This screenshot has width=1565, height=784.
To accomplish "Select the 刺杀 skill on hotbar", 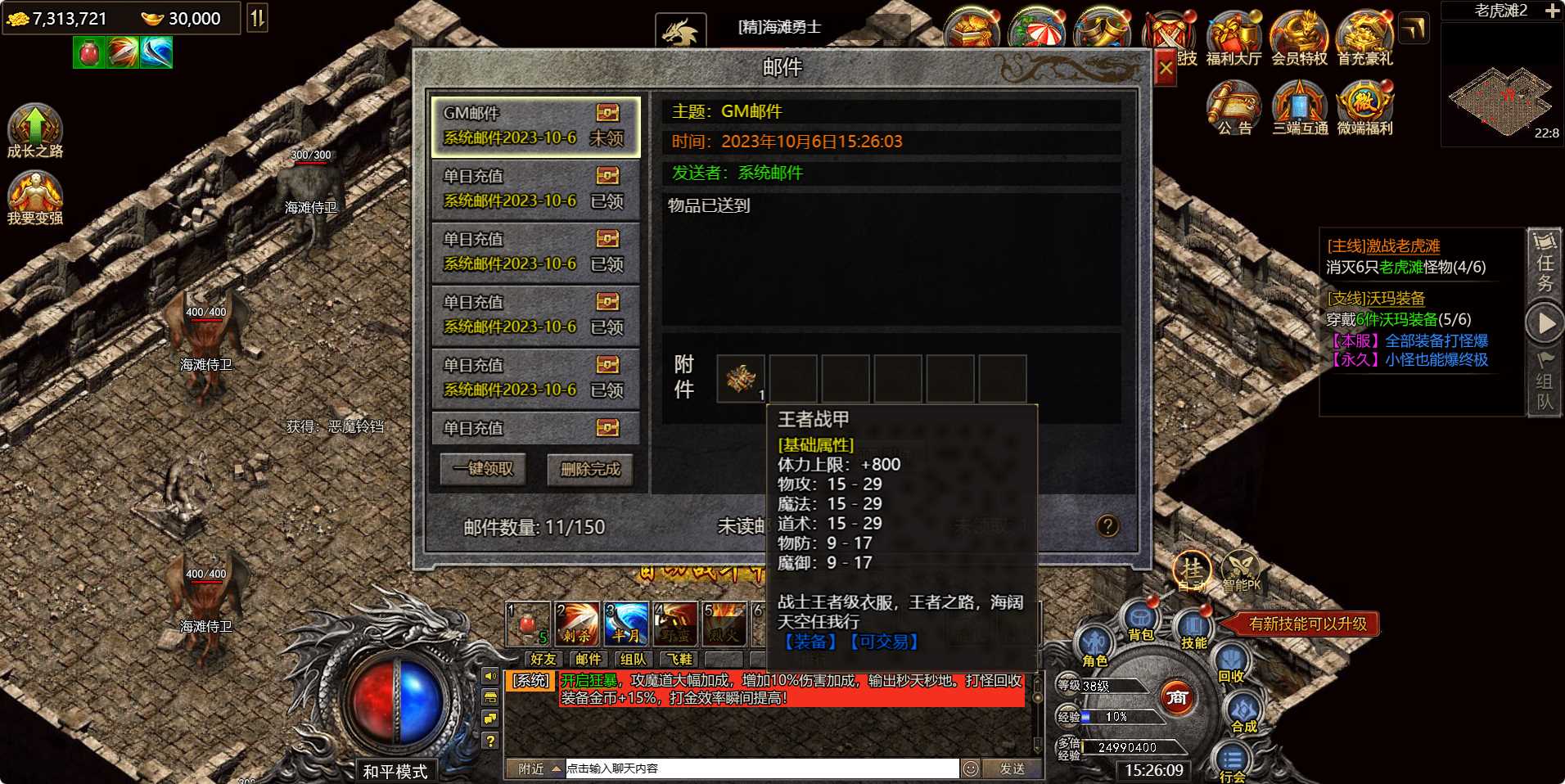I will 578,622.
